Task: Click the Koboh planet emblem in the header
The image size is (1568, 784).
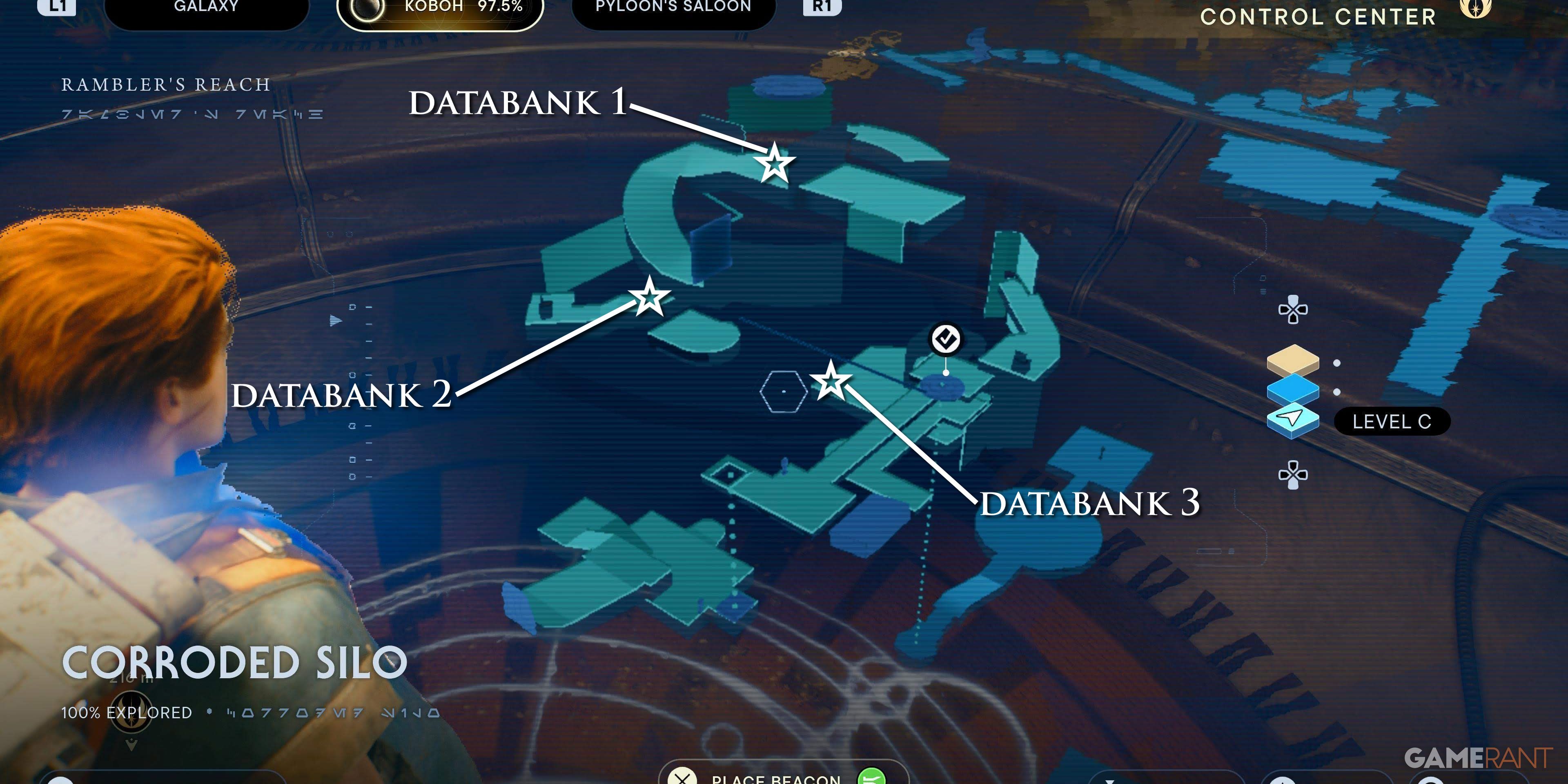Action: tap(366, 9)
